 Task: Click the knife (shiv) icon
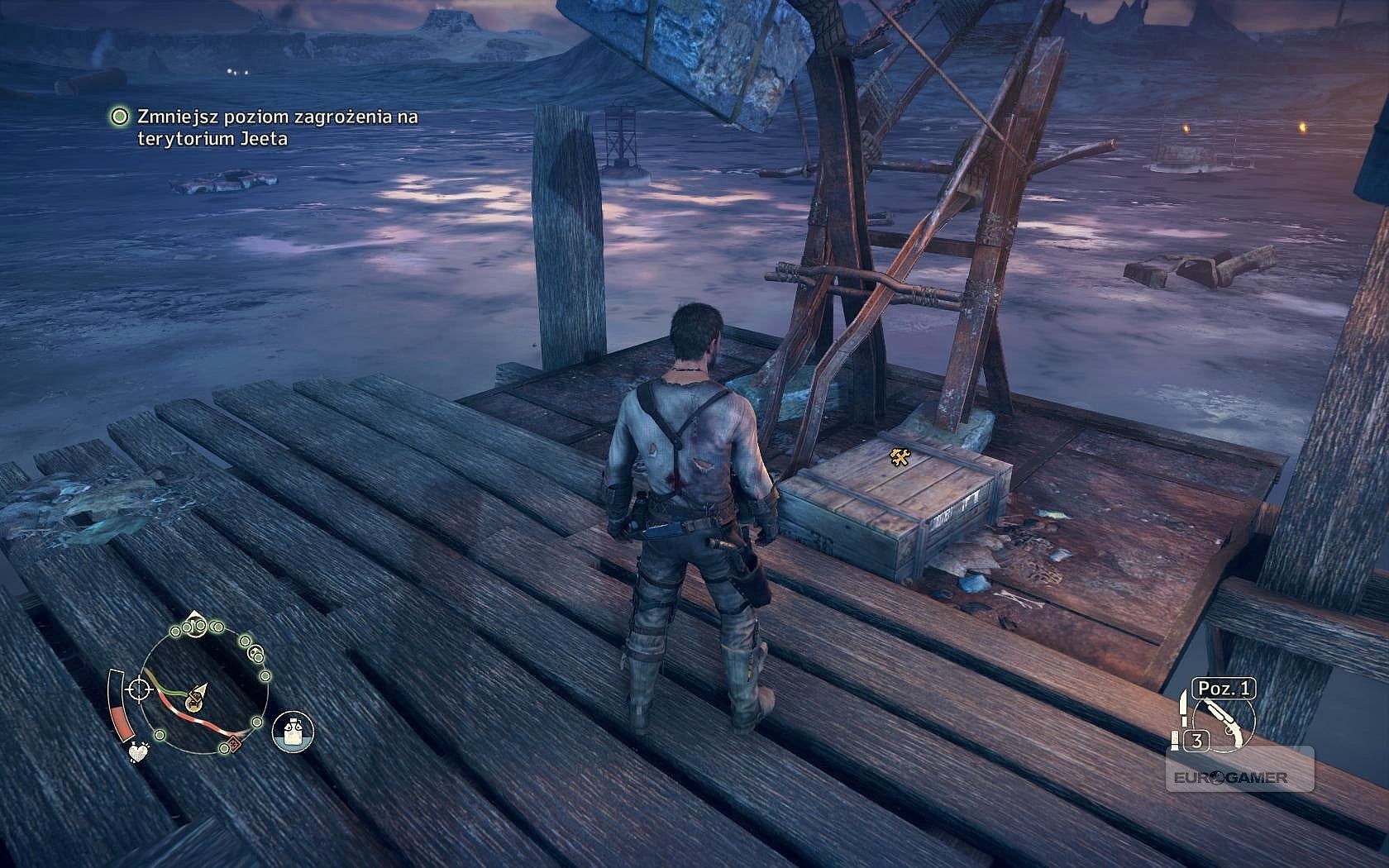tap(1184, 710)
